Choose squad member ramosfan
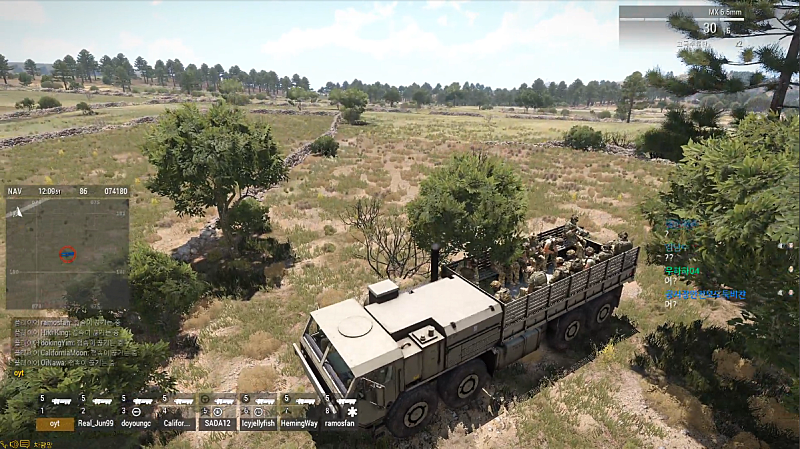Screen dimensions: 800x449 (340, 423)
